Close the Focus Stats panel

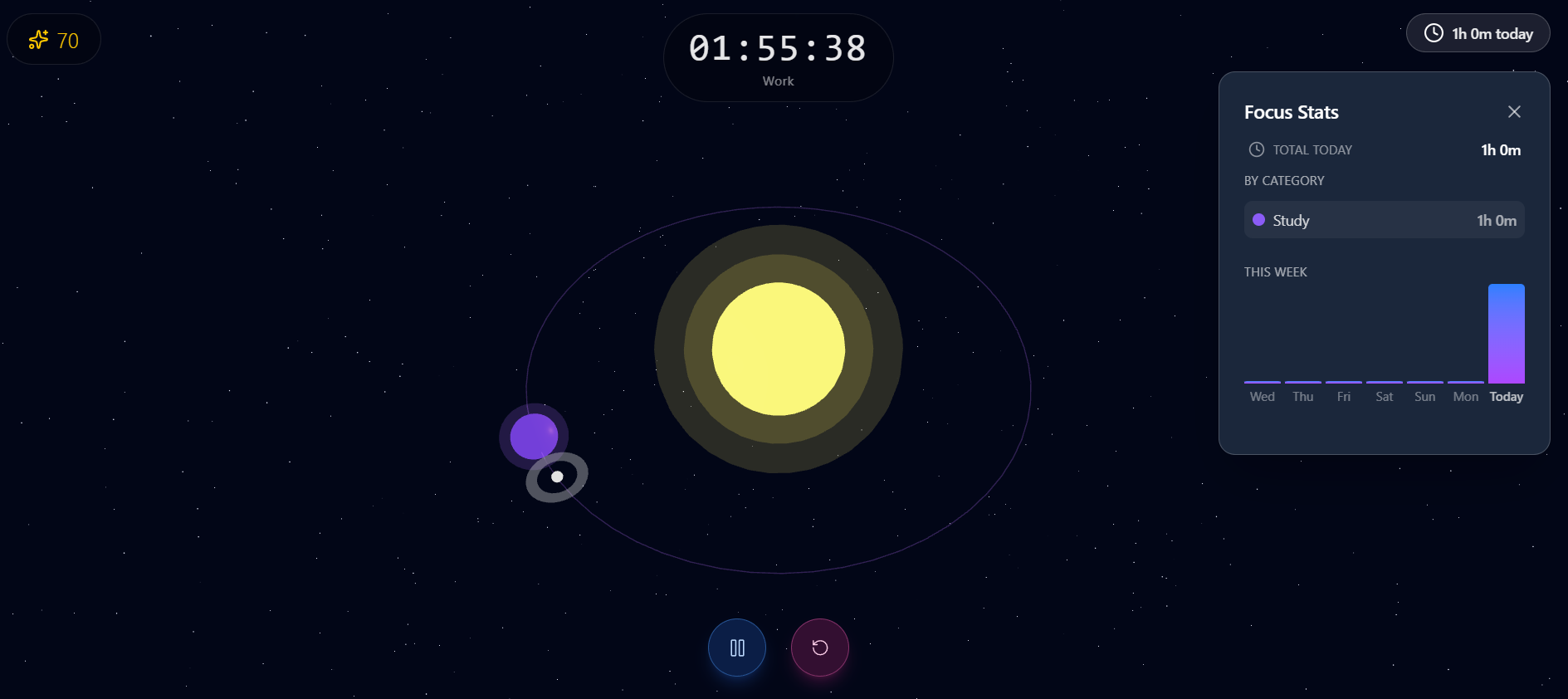pos(1514,112)
